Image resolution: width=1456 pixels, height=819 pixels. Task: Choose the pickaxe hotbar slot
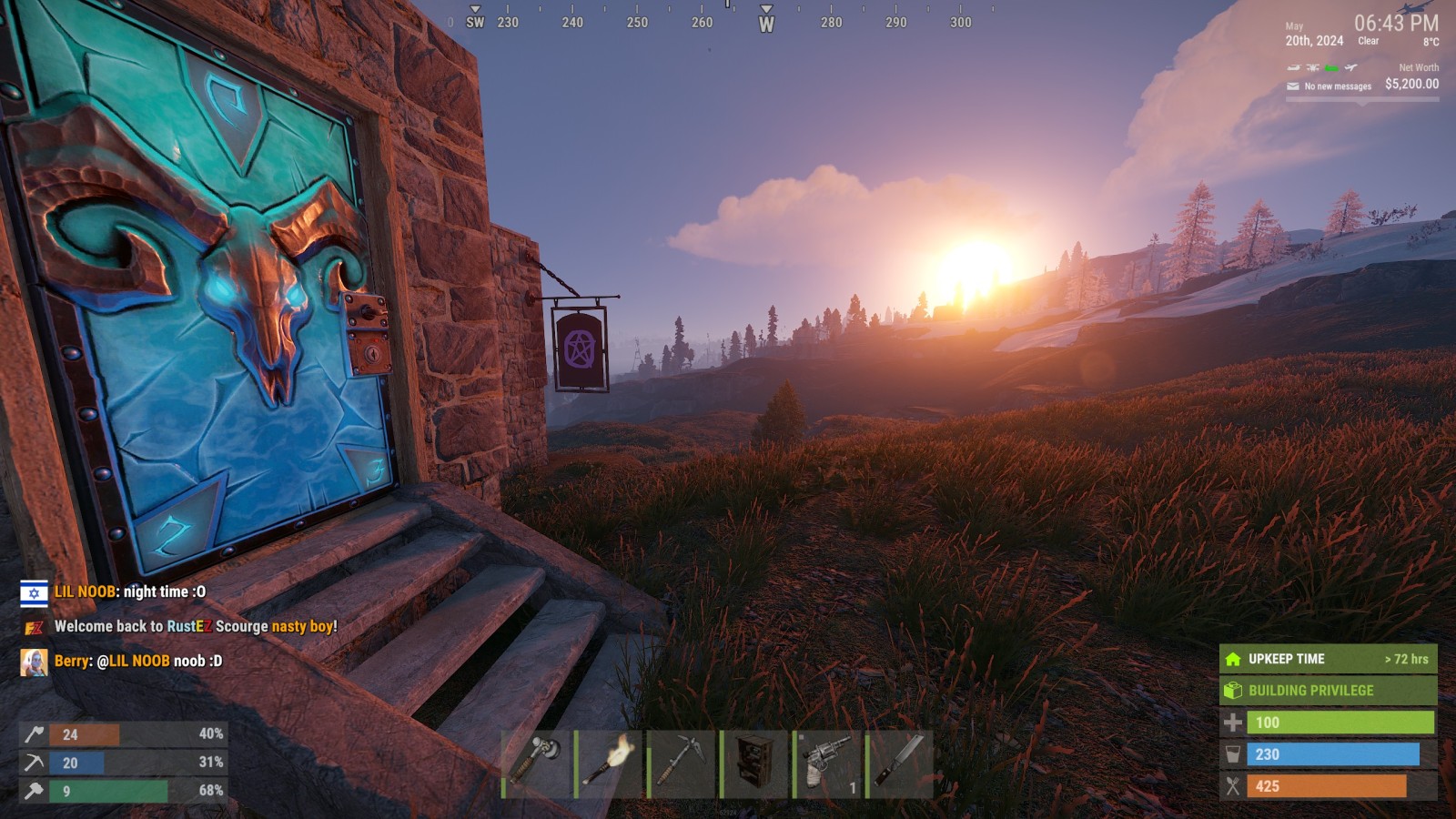tap(682, 763)
